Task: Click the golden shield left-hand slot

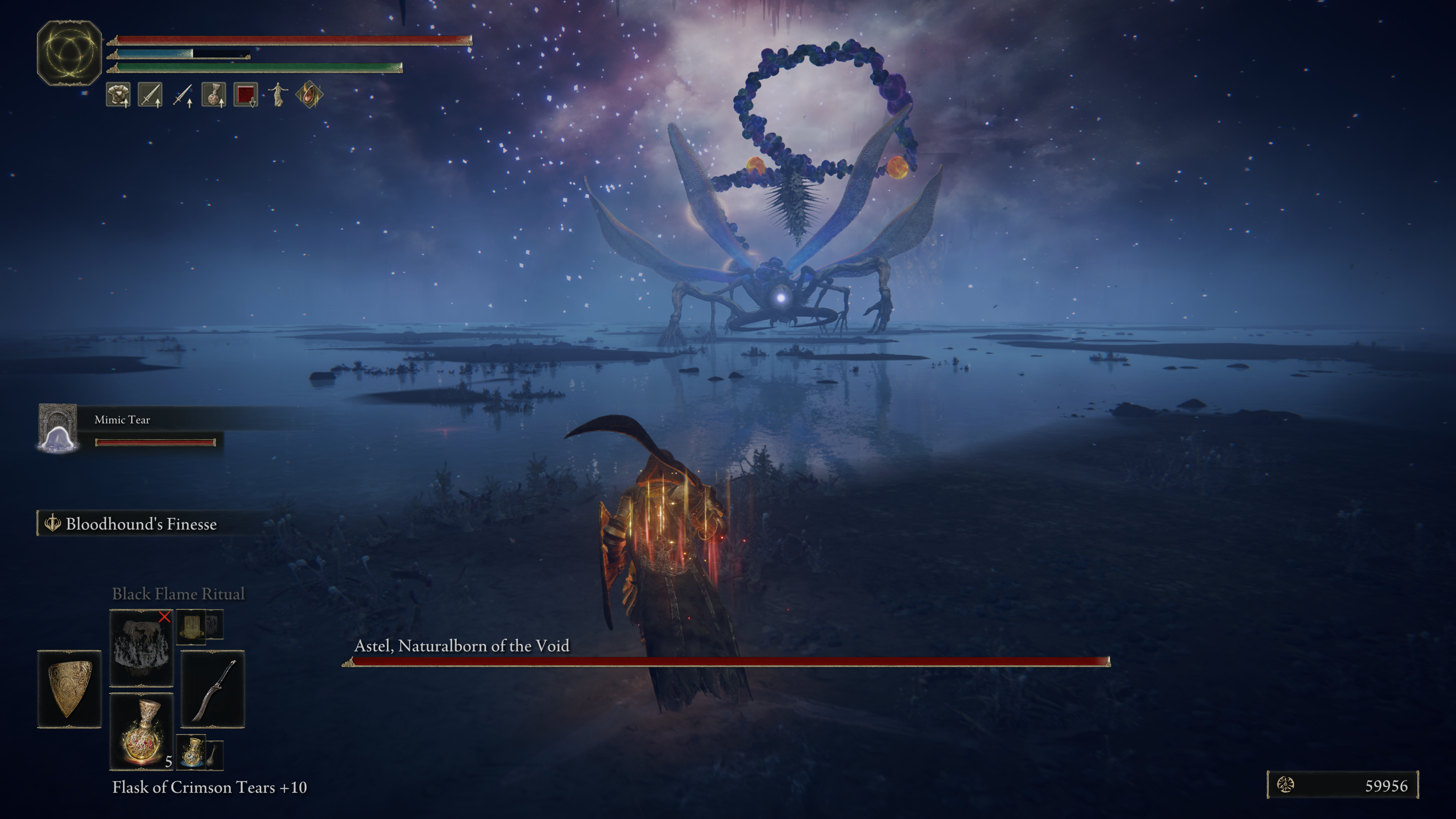Action: pyautogui.click(x=69, y=689)
